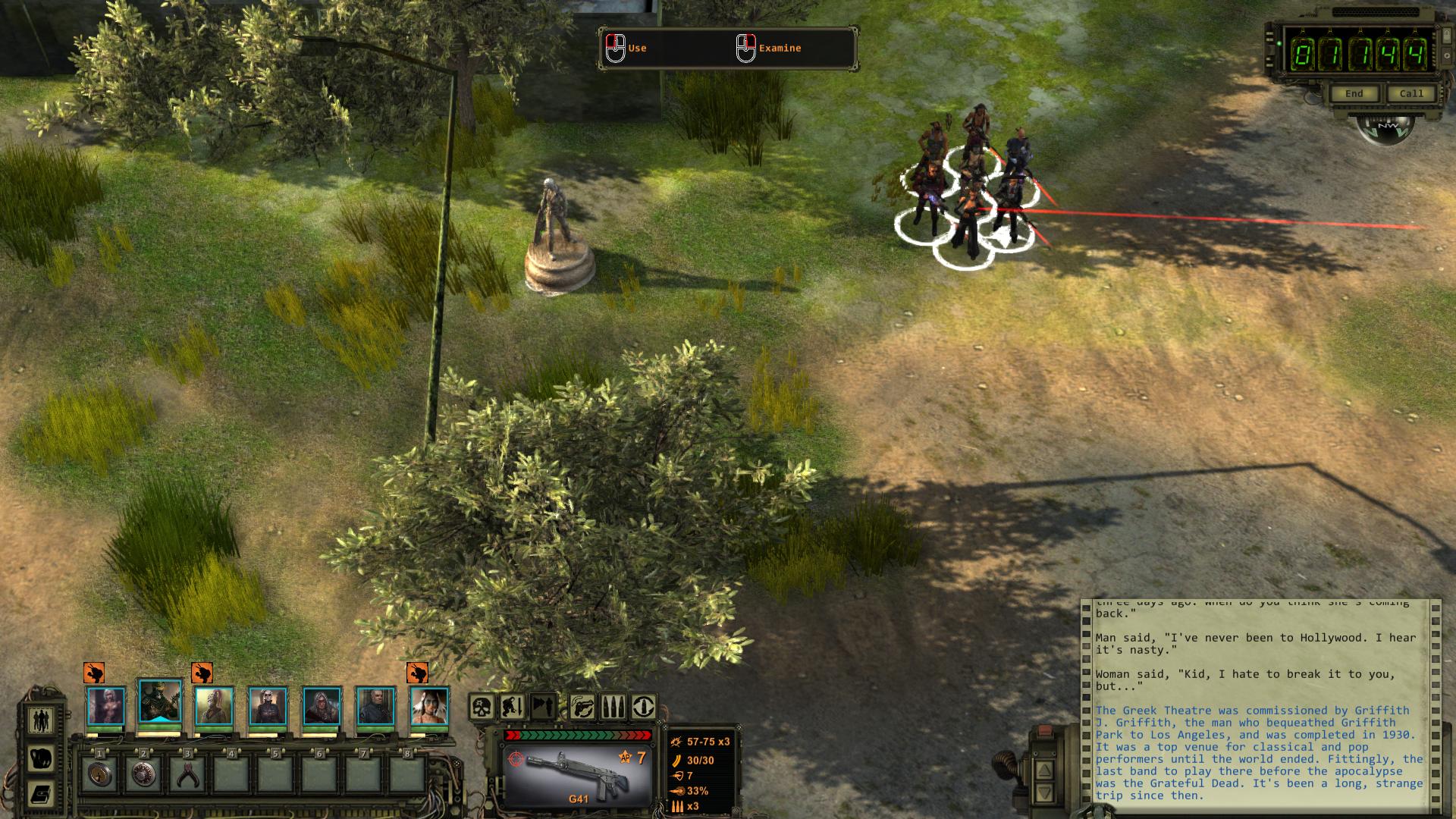Use the pliers in hotbar slot 3
This screenshot has height=819, width=1456.
[187, 774]
